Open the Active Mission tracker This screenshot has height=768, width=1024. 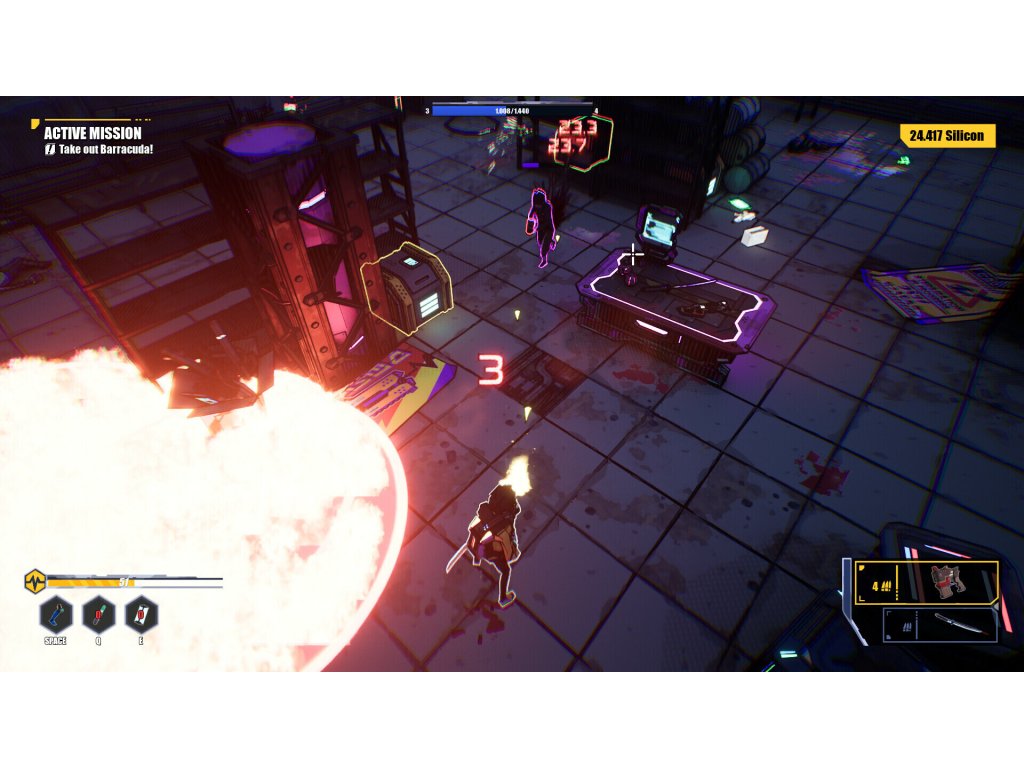tap(93, 133)
